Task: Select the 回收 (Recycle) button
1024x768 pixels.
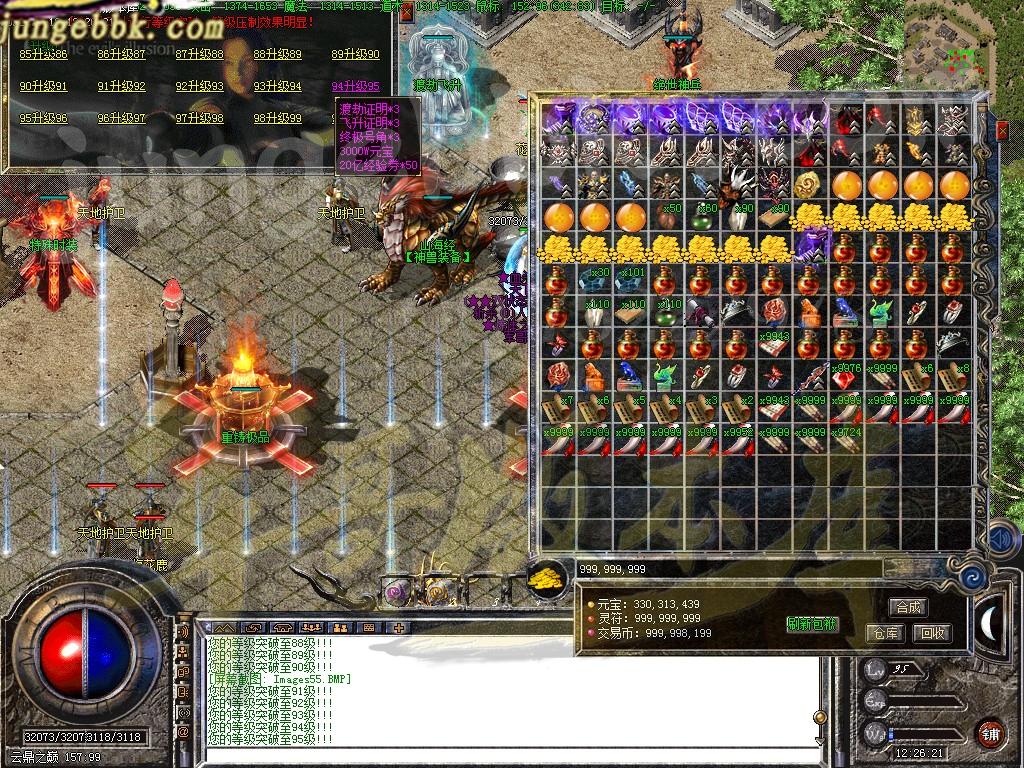Action: pyautogui.click(x=932, y=633)
